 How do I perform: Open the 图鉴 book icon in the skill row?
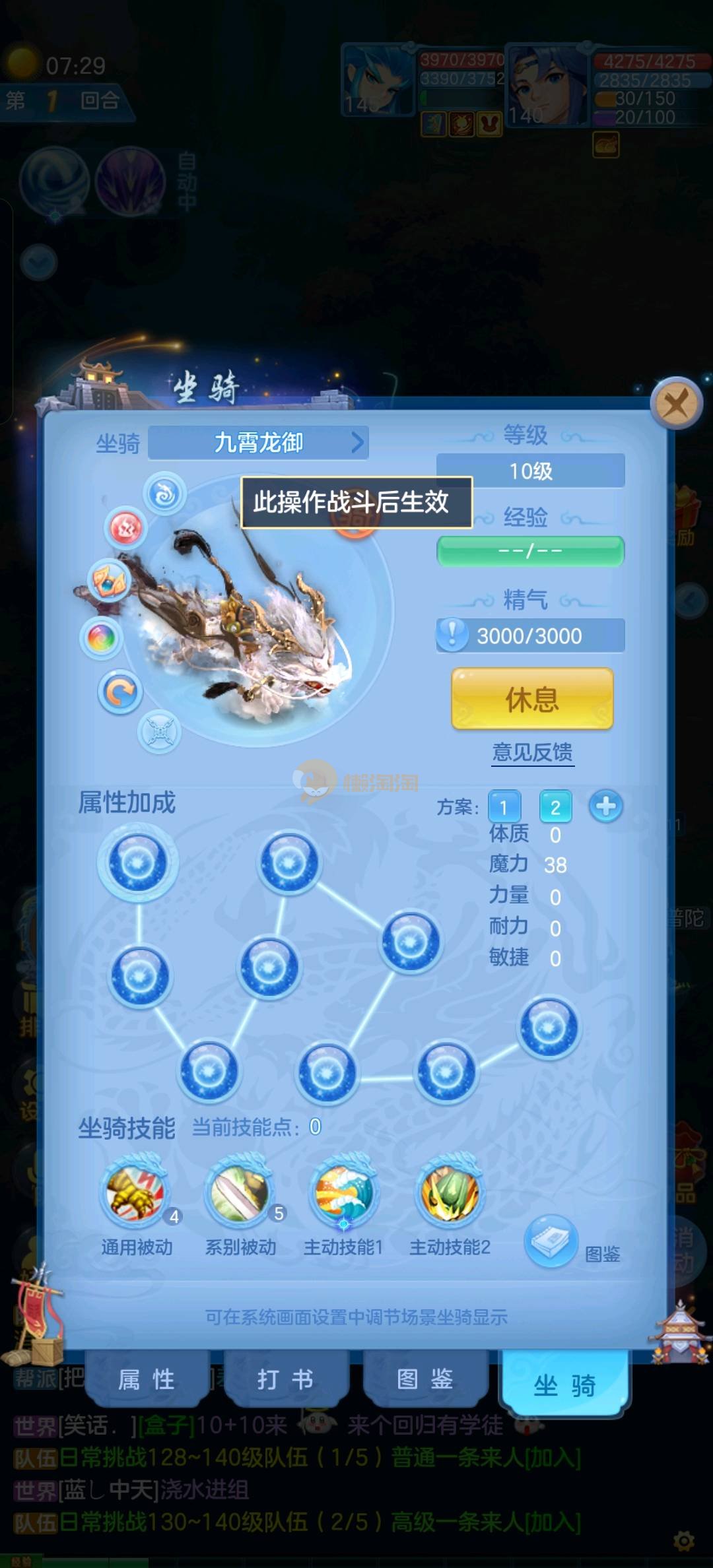(551, 1242)
